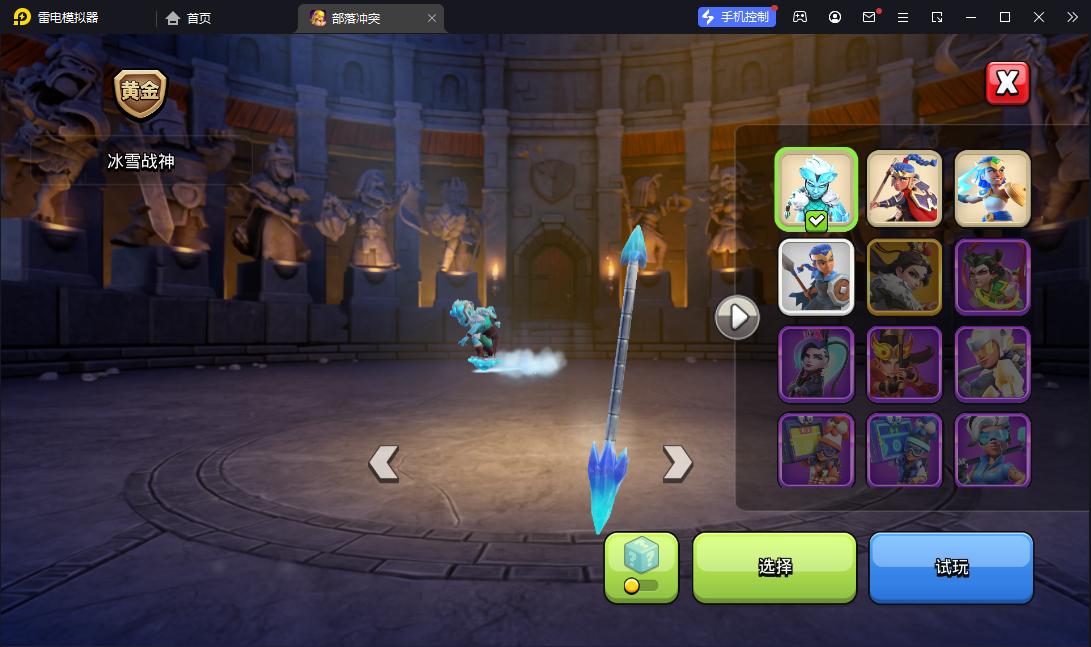Try the skin with blue 试玩 button
This screenshot has width=1091, height=647.
(x=950, y=567)
